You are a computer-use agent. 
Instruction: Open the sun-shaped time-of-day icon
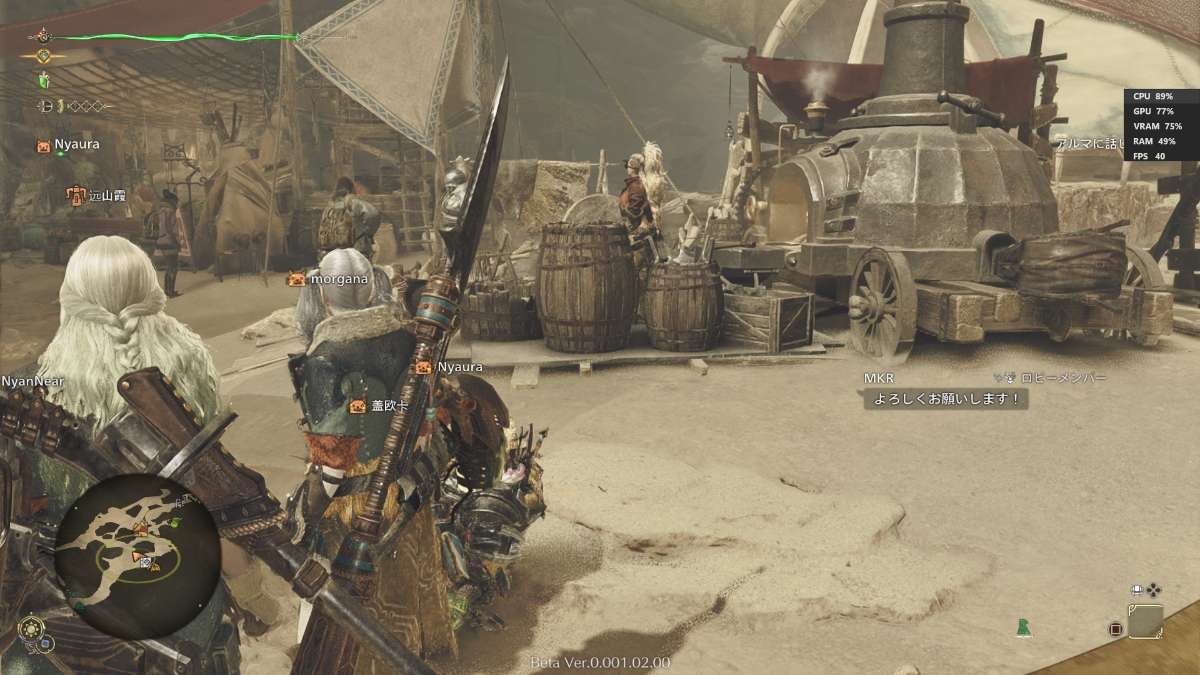31,629
